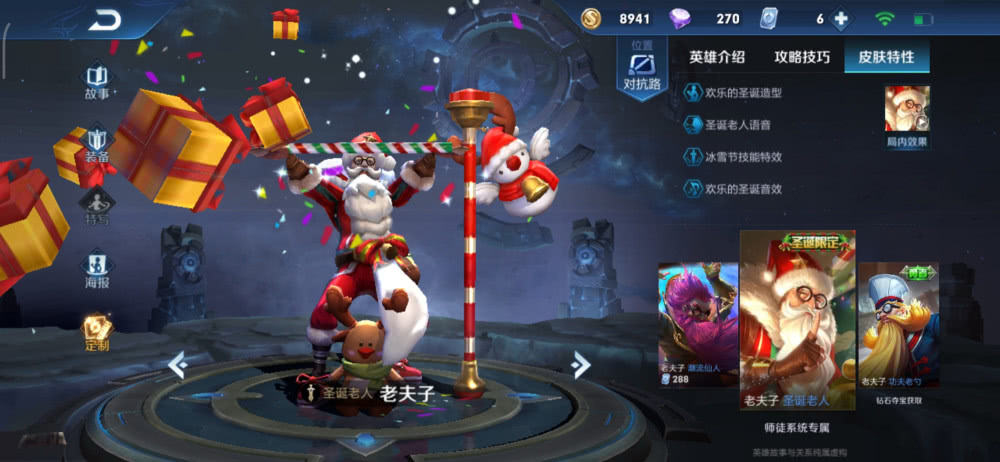The height and width of the screenshot is (462, 1000).
Task: Select the 圣诞老人 skin card
Action: pos(797,320)
